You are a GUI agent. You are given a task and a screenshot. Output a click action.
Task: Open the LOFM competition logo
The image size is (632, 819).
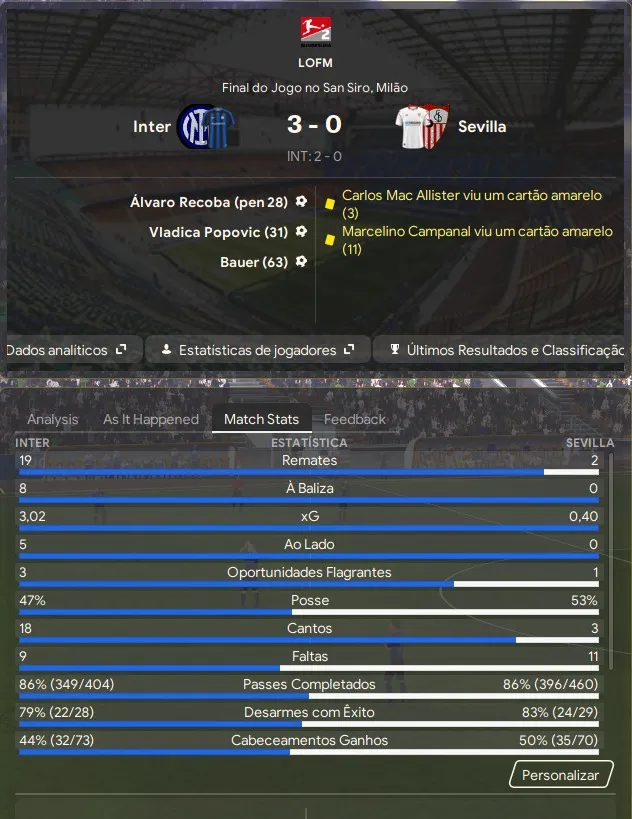[x=316, y=31]
